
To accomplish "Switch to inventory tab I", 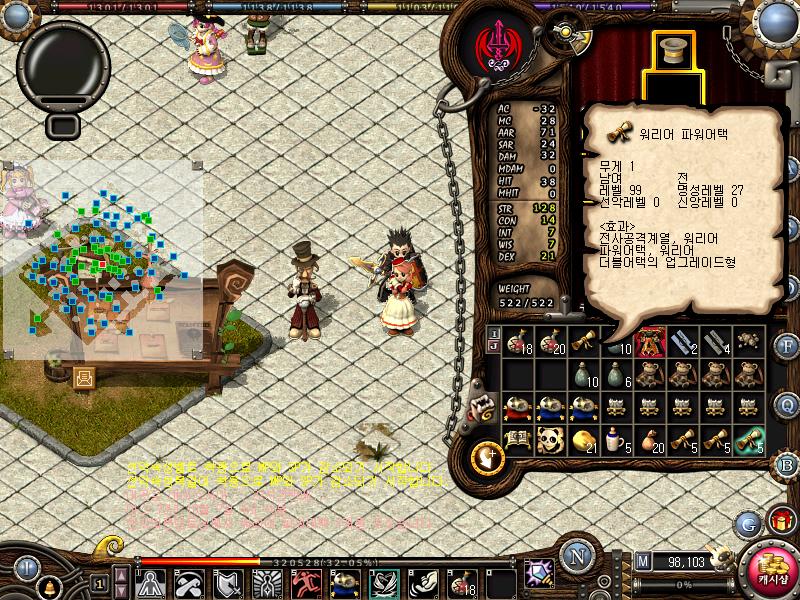I will 493,333.
